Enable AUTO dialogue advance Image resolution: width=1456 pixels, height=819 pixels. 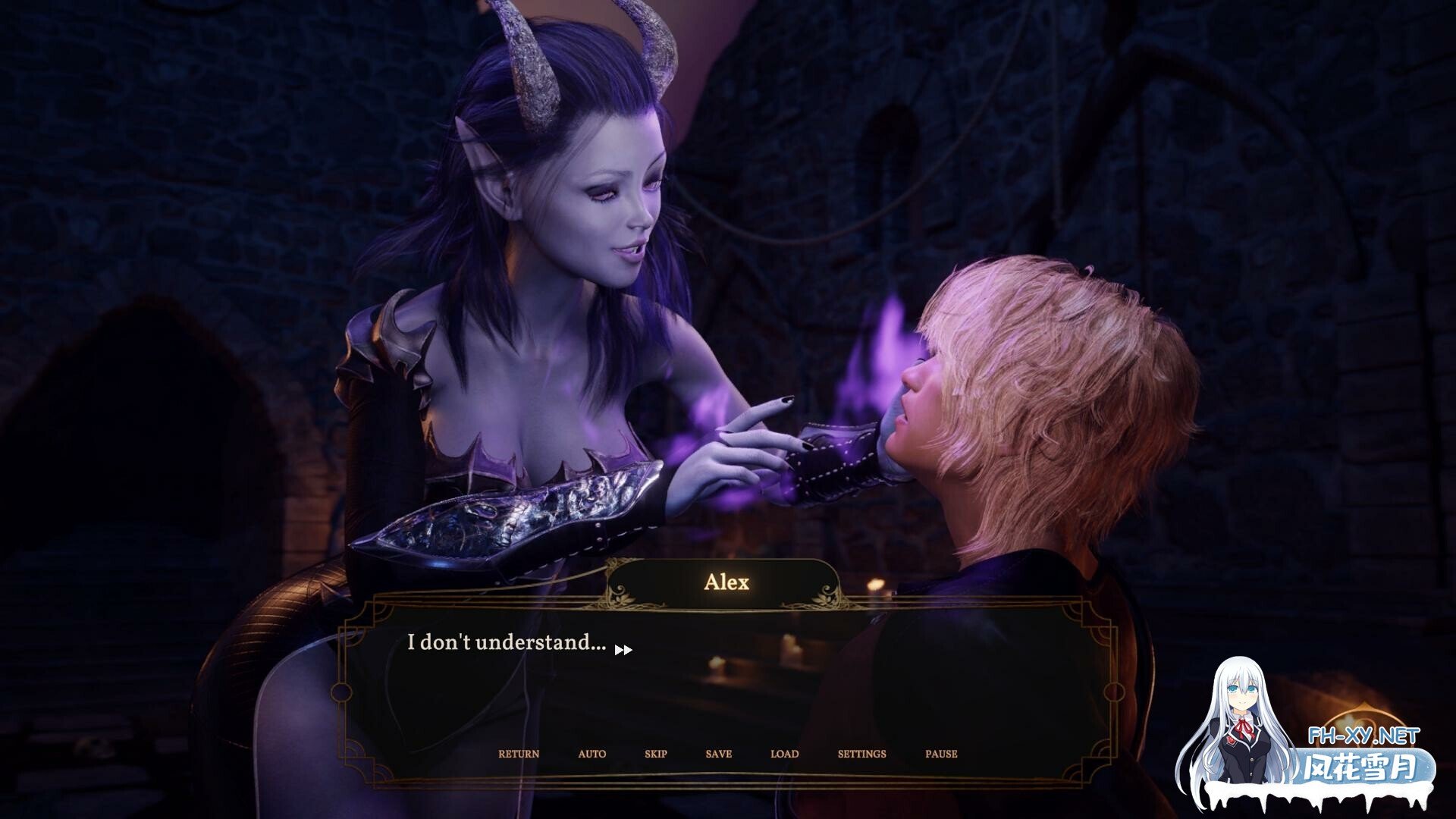tap(591, 754)
